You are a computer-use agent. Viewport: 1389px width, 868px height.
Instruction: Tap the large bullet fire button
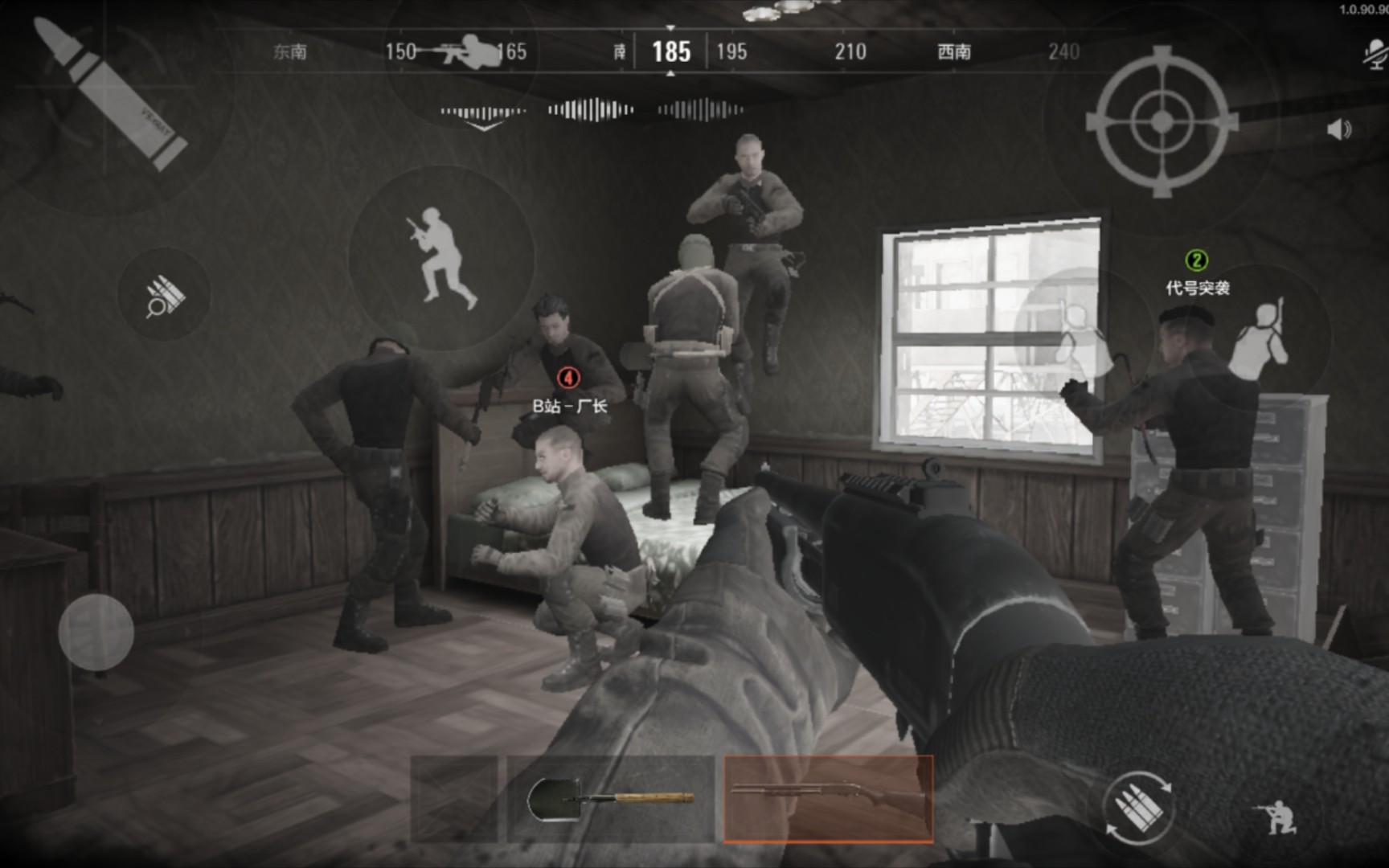click(111, 95)
